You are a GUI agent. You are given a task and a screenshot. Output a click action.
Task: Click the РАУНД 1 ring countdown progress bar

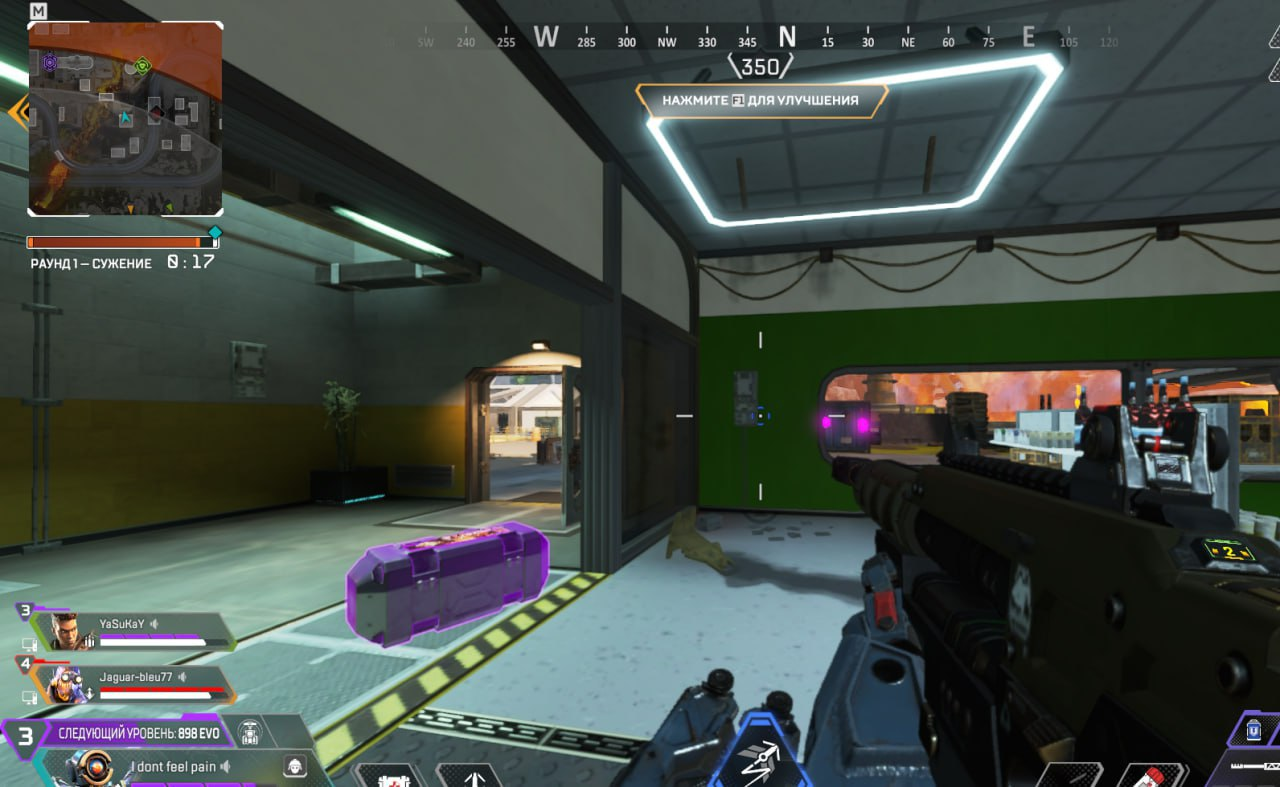click(x=120, y=240)
